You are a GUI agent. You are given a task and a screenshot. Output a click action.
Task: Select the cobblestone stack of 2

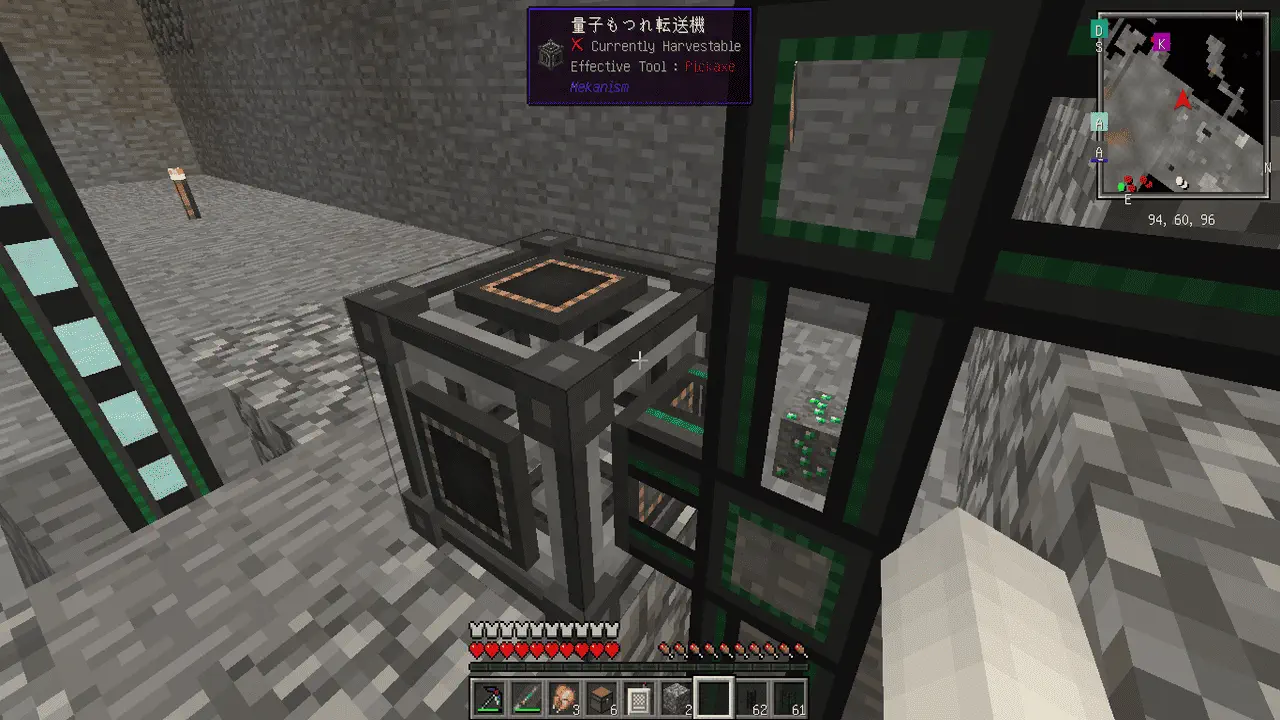[x=677, y=698]
